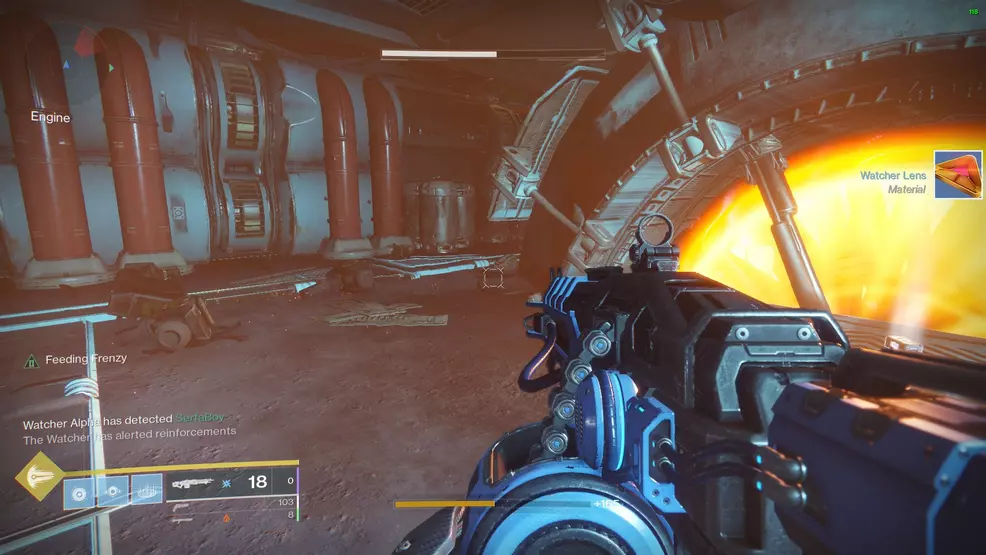Select the equipped machine gun weapon icon

click(192, 482)
